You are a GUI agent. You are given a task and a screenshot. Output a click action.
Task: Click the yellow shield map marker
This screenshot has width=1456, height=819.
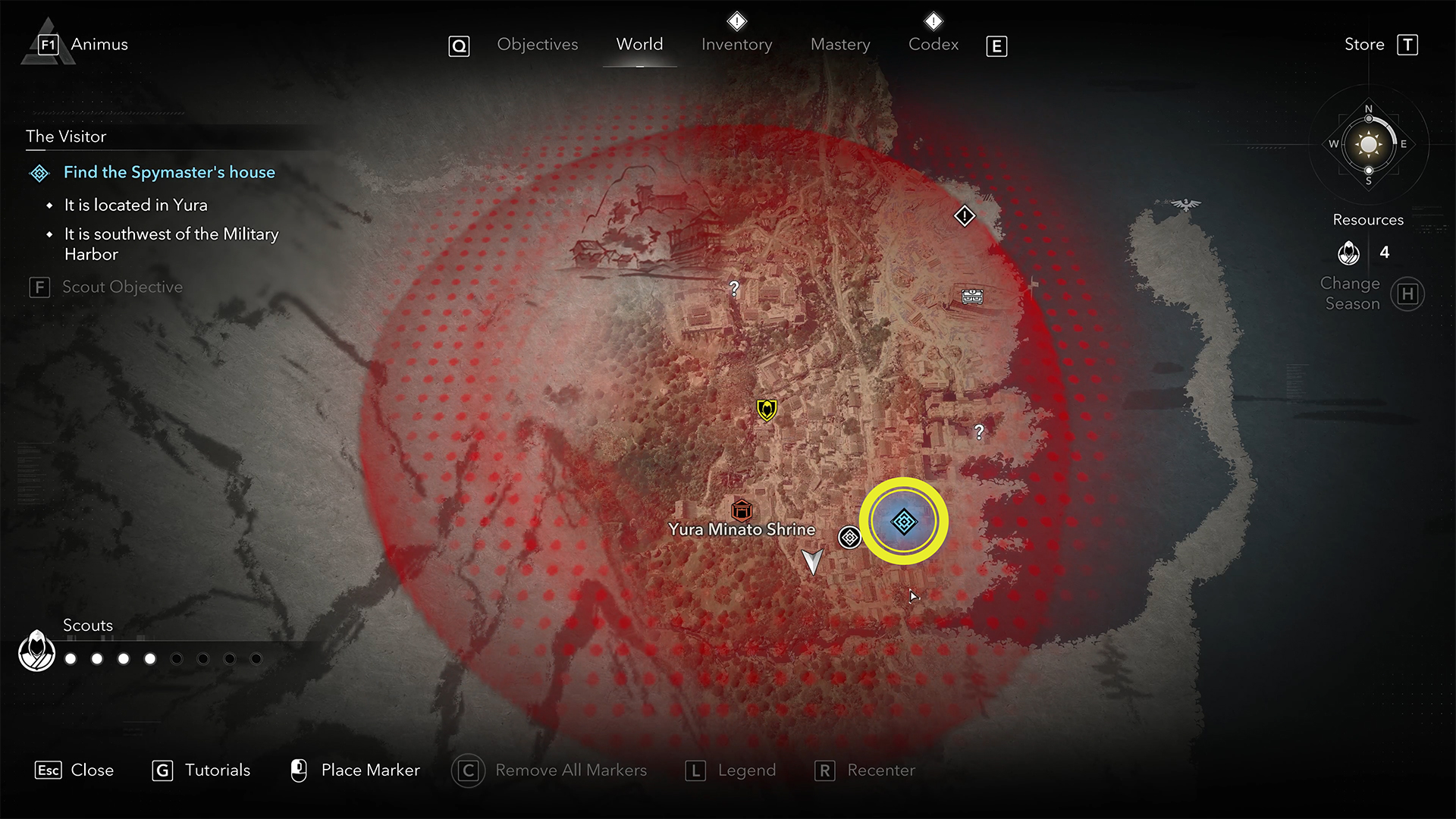(x=767, y=410)
